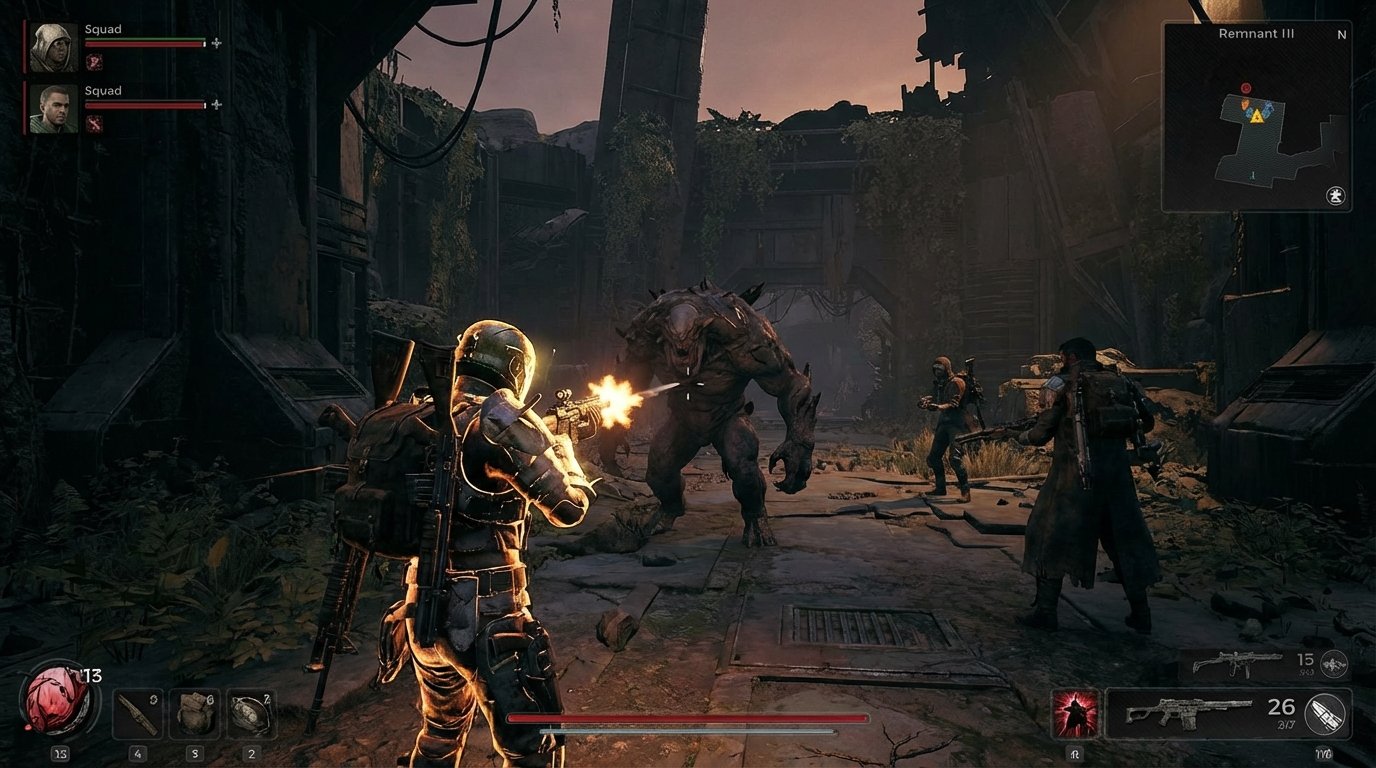Select the crossed-tools status icon on second squad member
This screenshot has height=768, width=1376.
[95, 123]
